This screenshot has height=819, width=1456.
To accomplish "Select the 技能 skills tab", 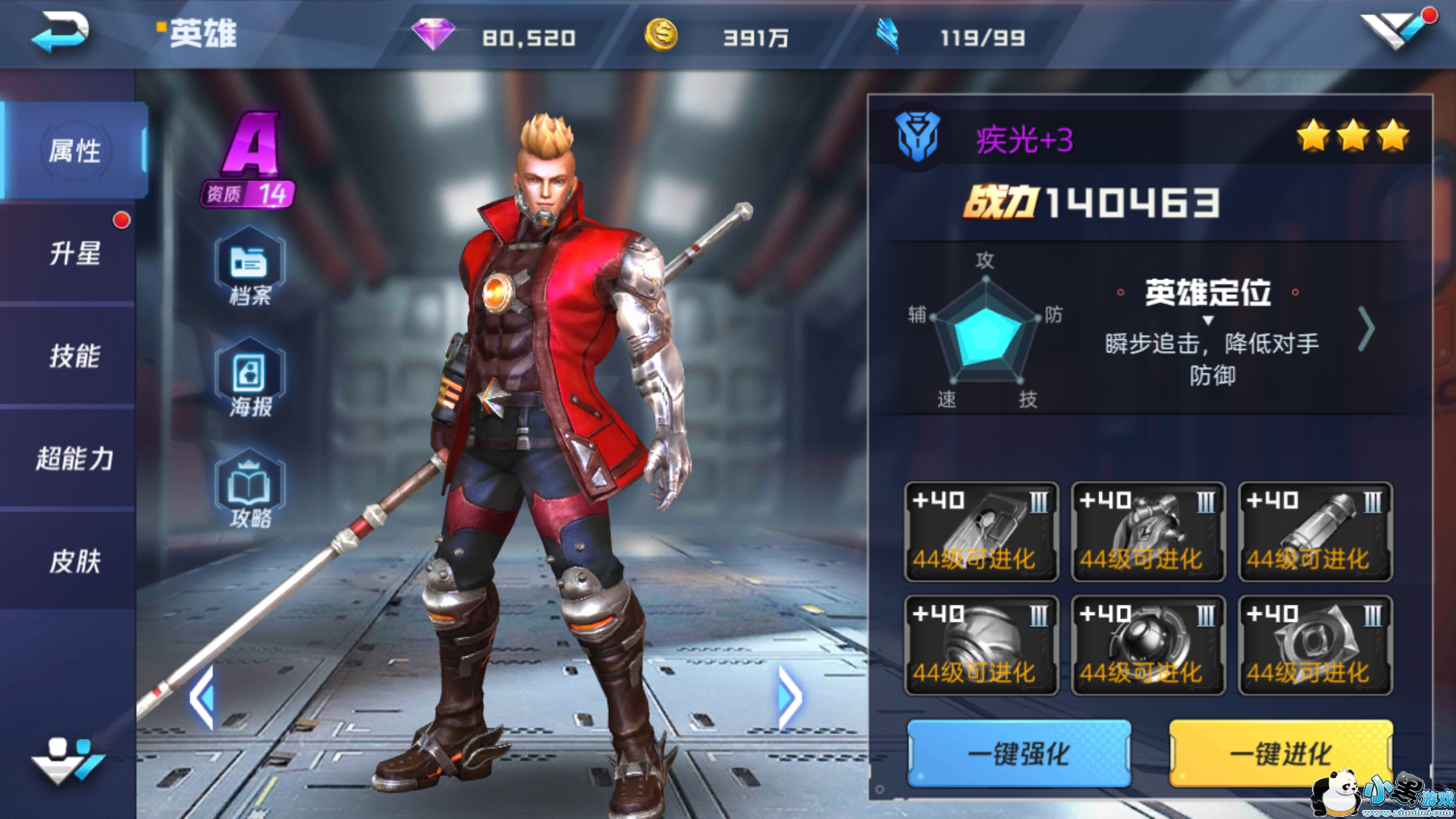I will [74, 356].
